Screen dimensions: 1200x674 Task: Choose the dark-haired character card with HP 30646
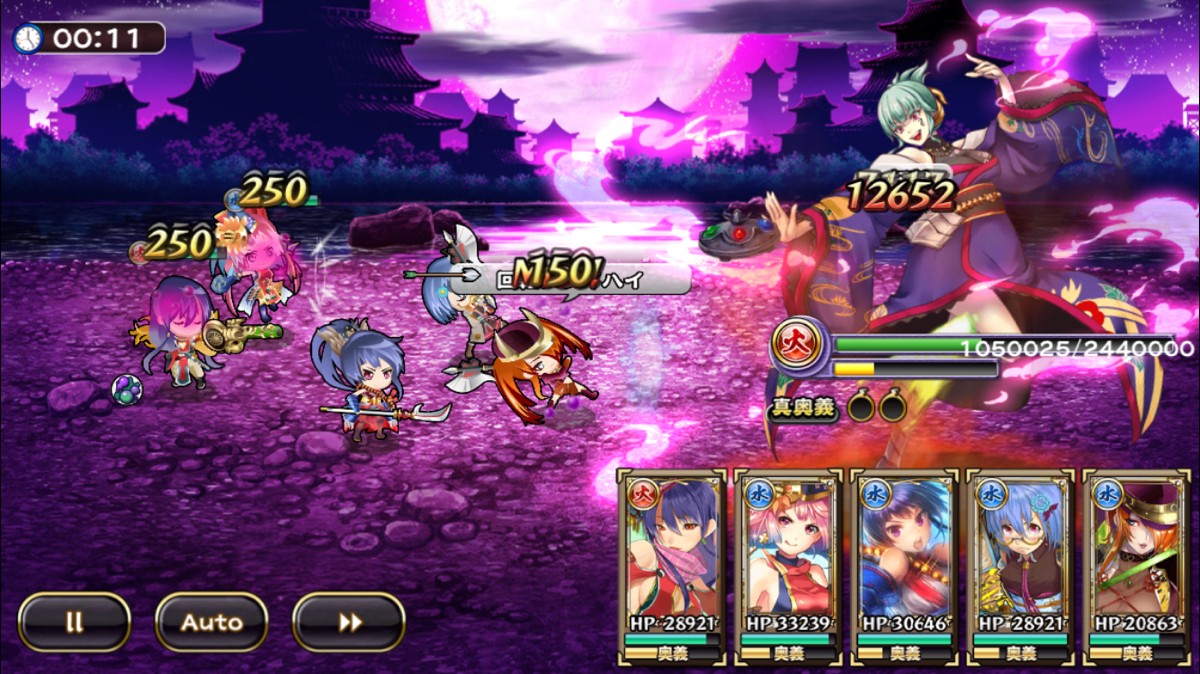click(x=905, y=555)
